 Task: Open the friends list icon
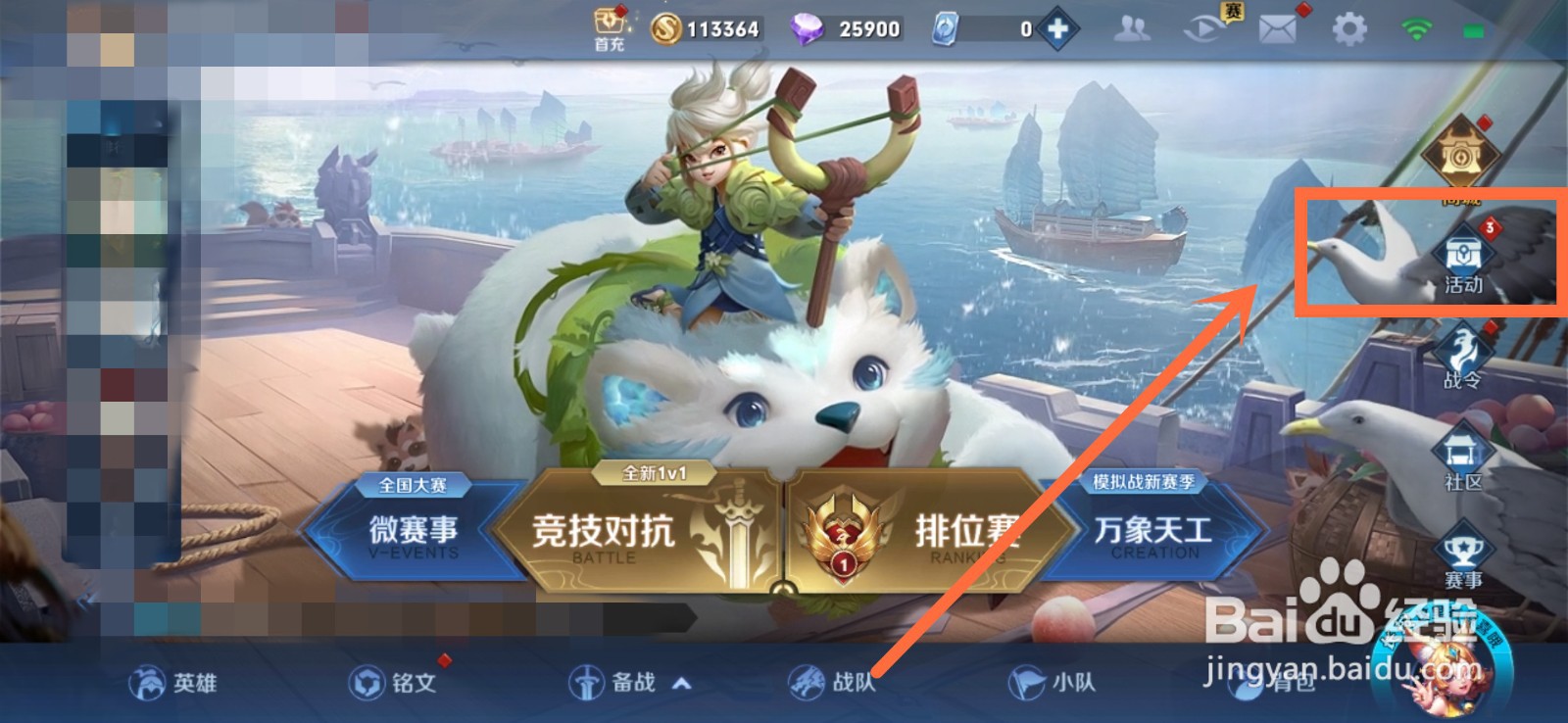point(1132,27)
